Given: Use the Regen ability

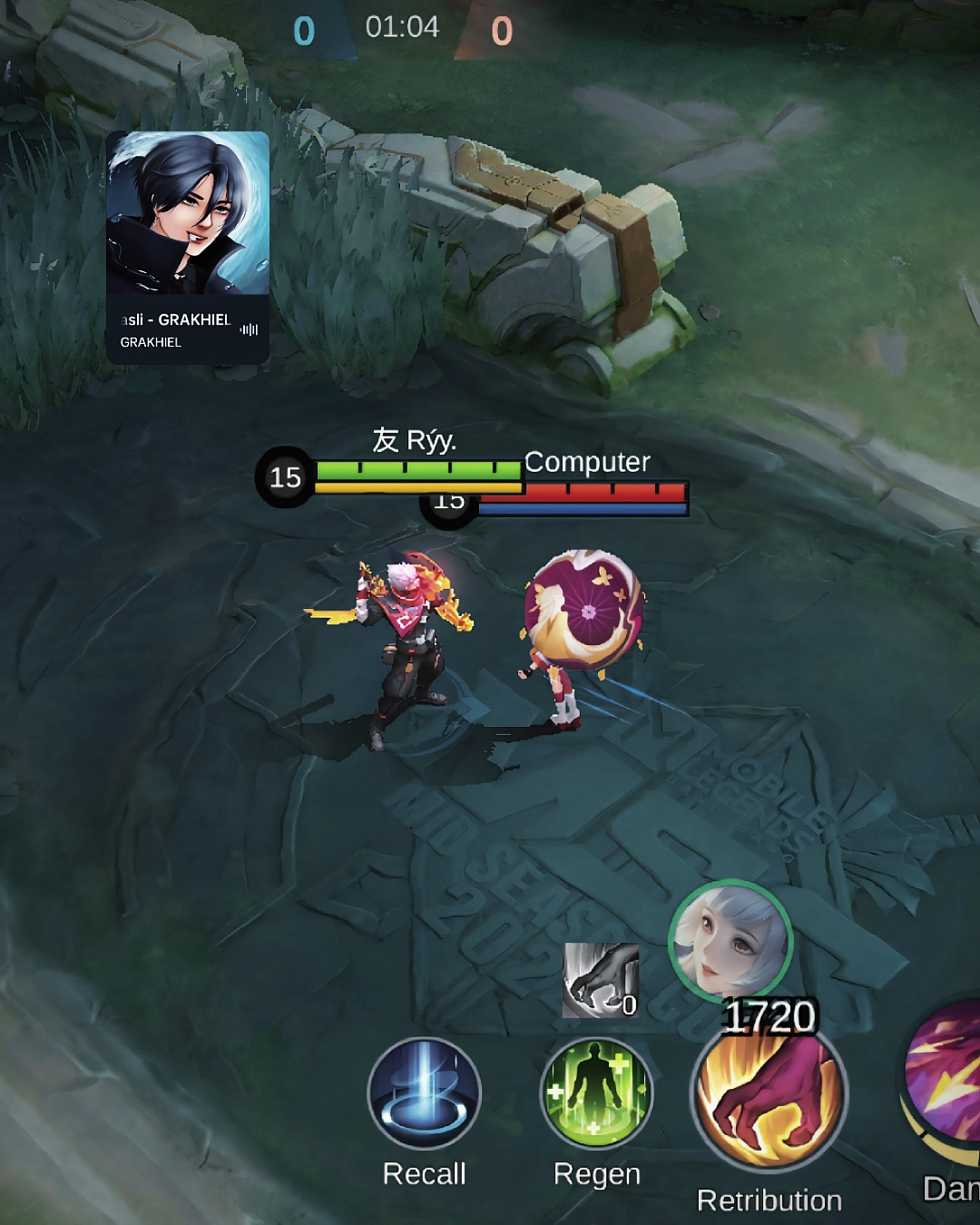Looking at the screenshot, I should (x=596, y=1093).
